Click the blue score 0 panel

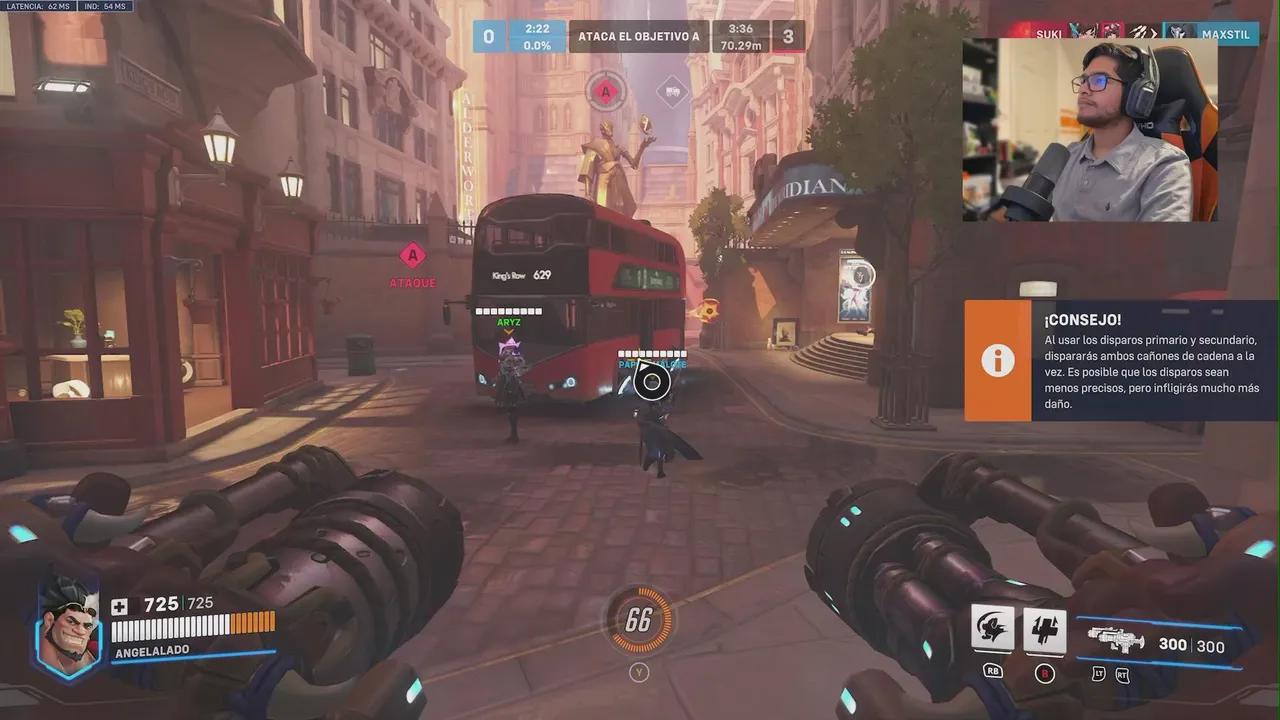489,35
